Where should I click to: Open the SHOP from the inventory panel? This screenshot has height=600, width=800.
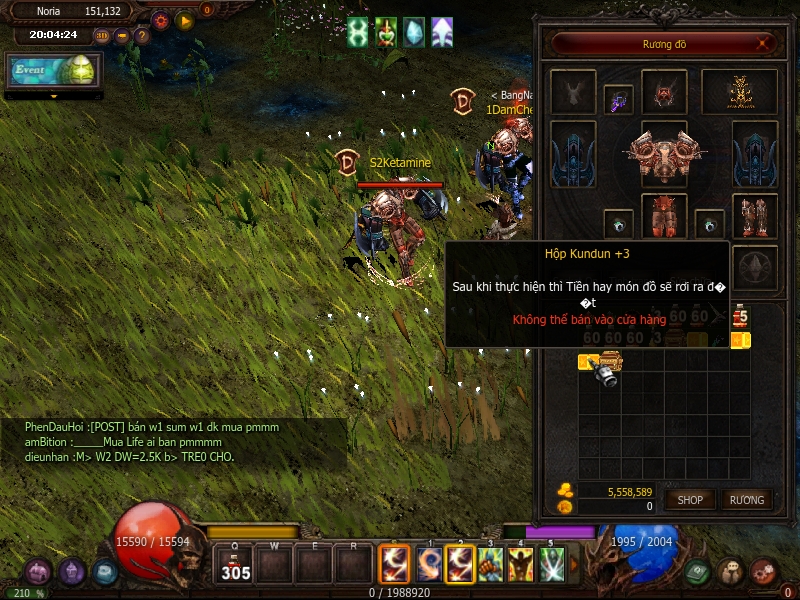tap(690, 499)
